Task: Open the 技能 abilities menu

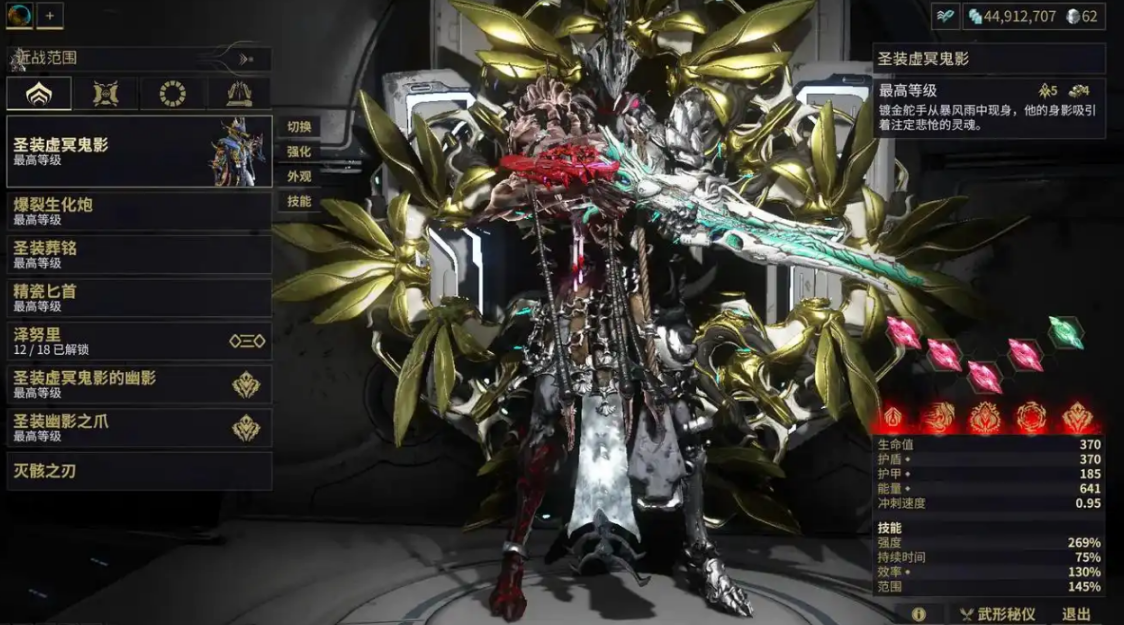Action: click(299, 201)
